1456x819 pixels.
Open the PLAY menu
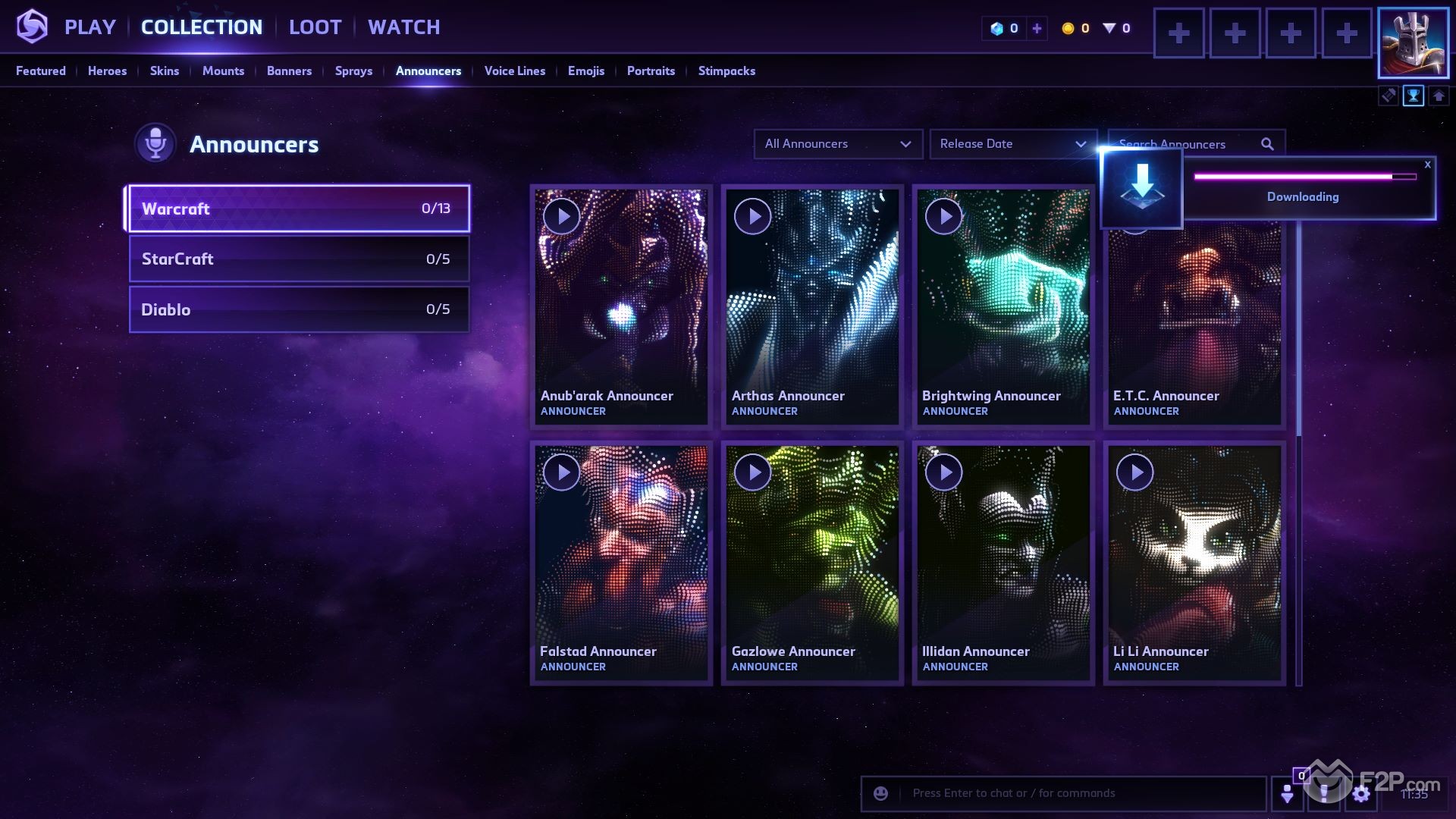(x=89, y=27)
